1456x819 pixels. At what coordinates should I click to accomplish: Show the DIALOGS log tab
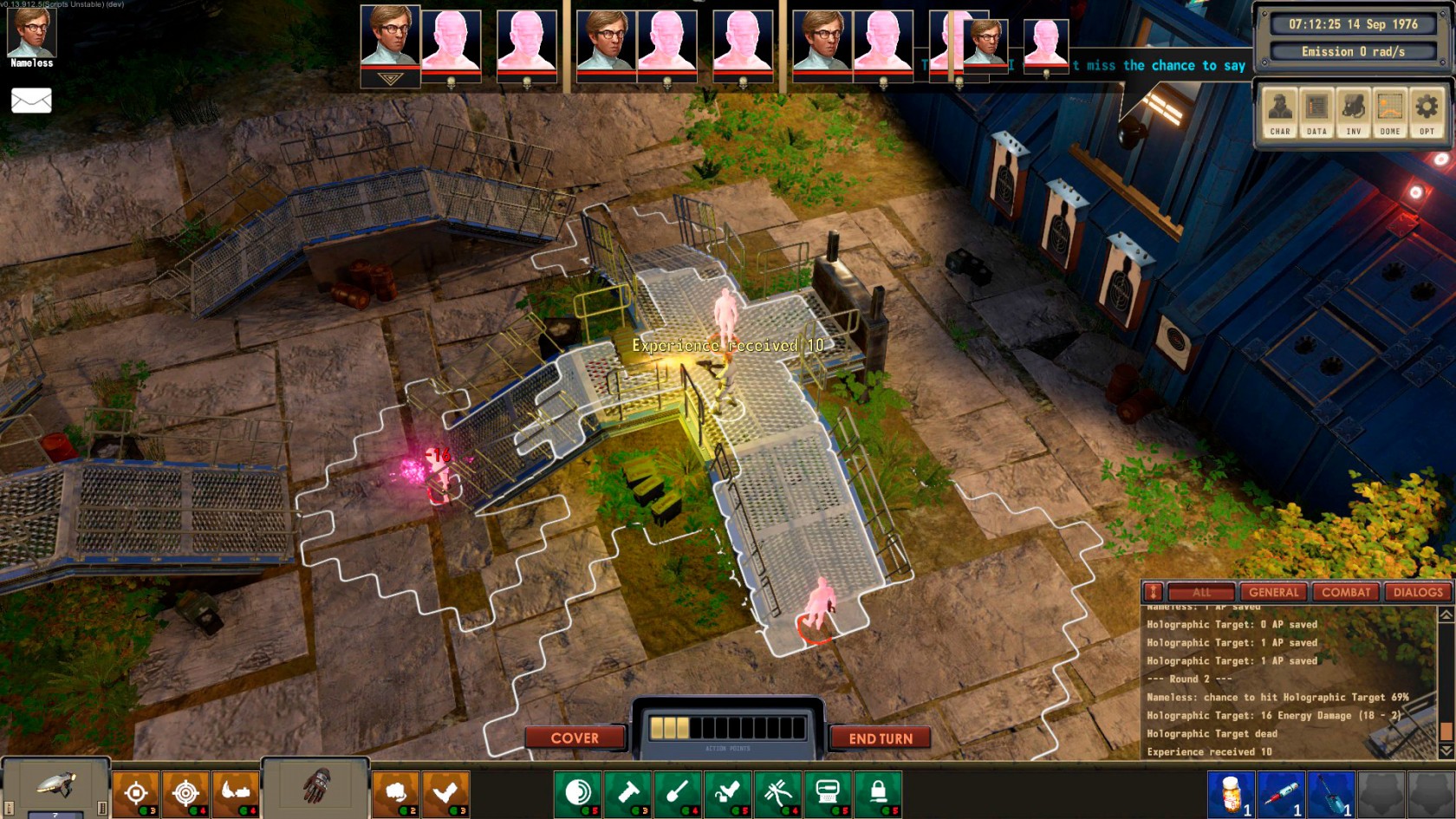coord(1418,593)
